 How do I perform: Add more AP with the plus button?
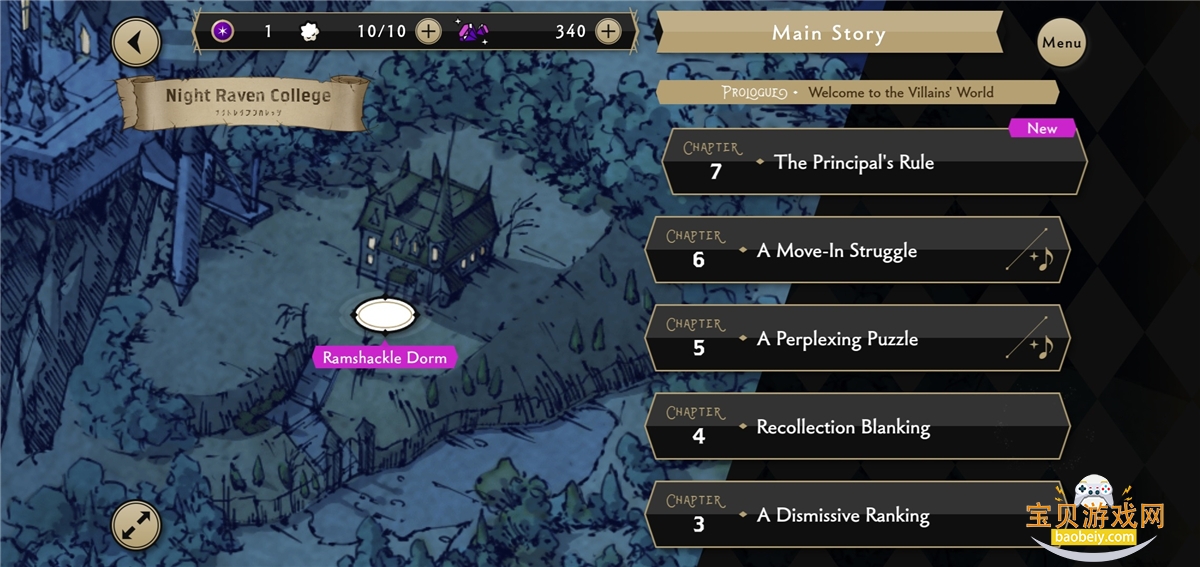[x=428, y=31]
